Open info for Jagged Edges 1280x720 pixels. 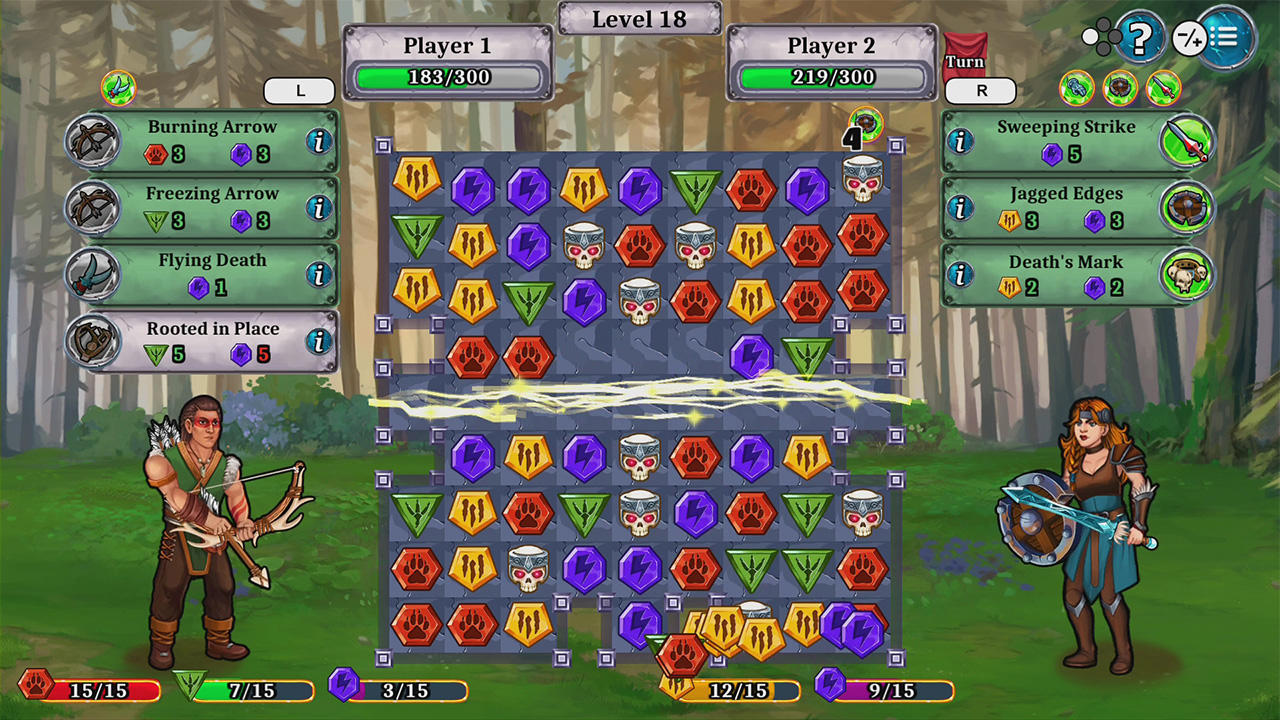(961, 207)
